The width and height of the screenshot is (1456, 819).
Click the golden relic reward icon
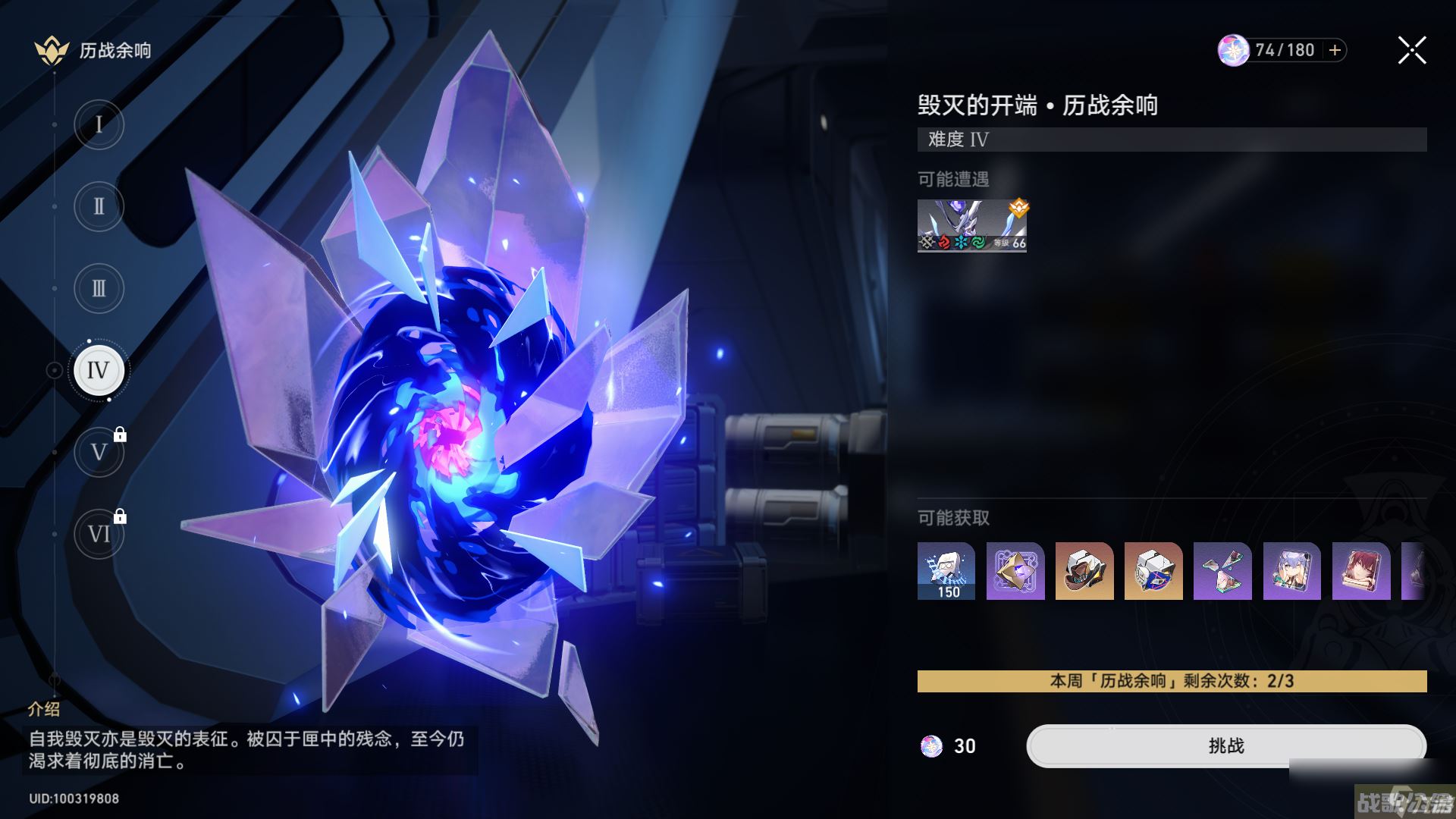click(1015, 572)
